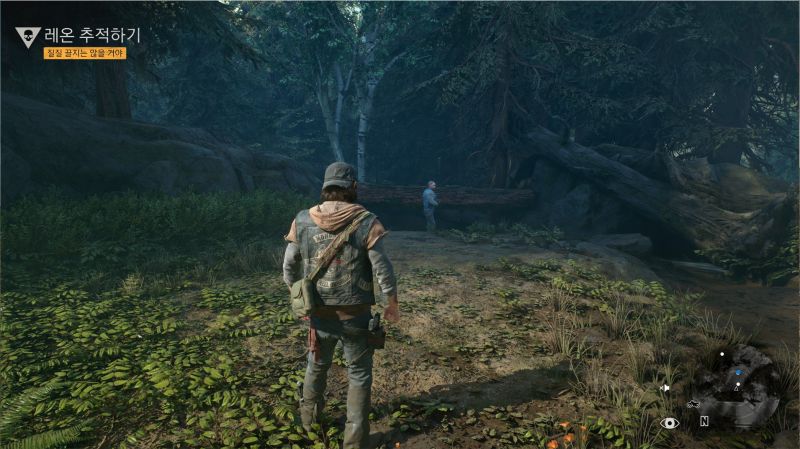Click the orange mission name tag
This screenshot has width=800, height=449.
(85, 53)
